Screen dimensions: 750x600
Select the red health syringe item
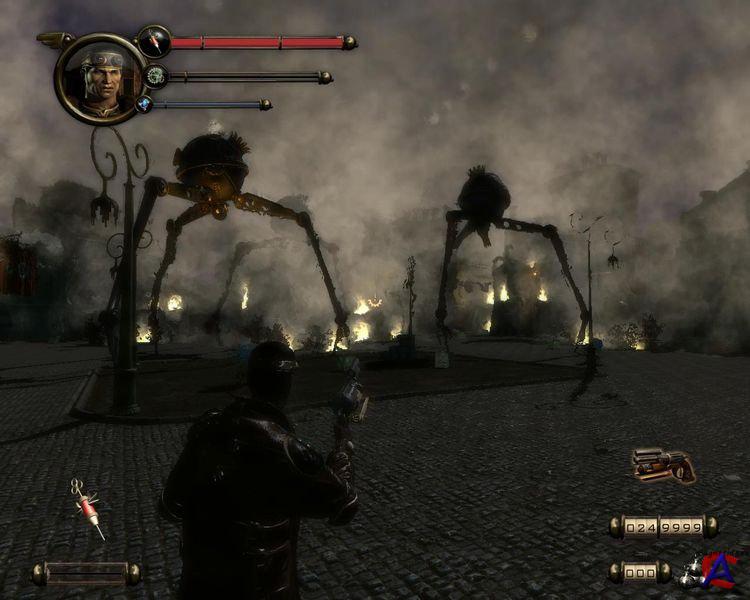pyautogui.click(x=88, y=509)
